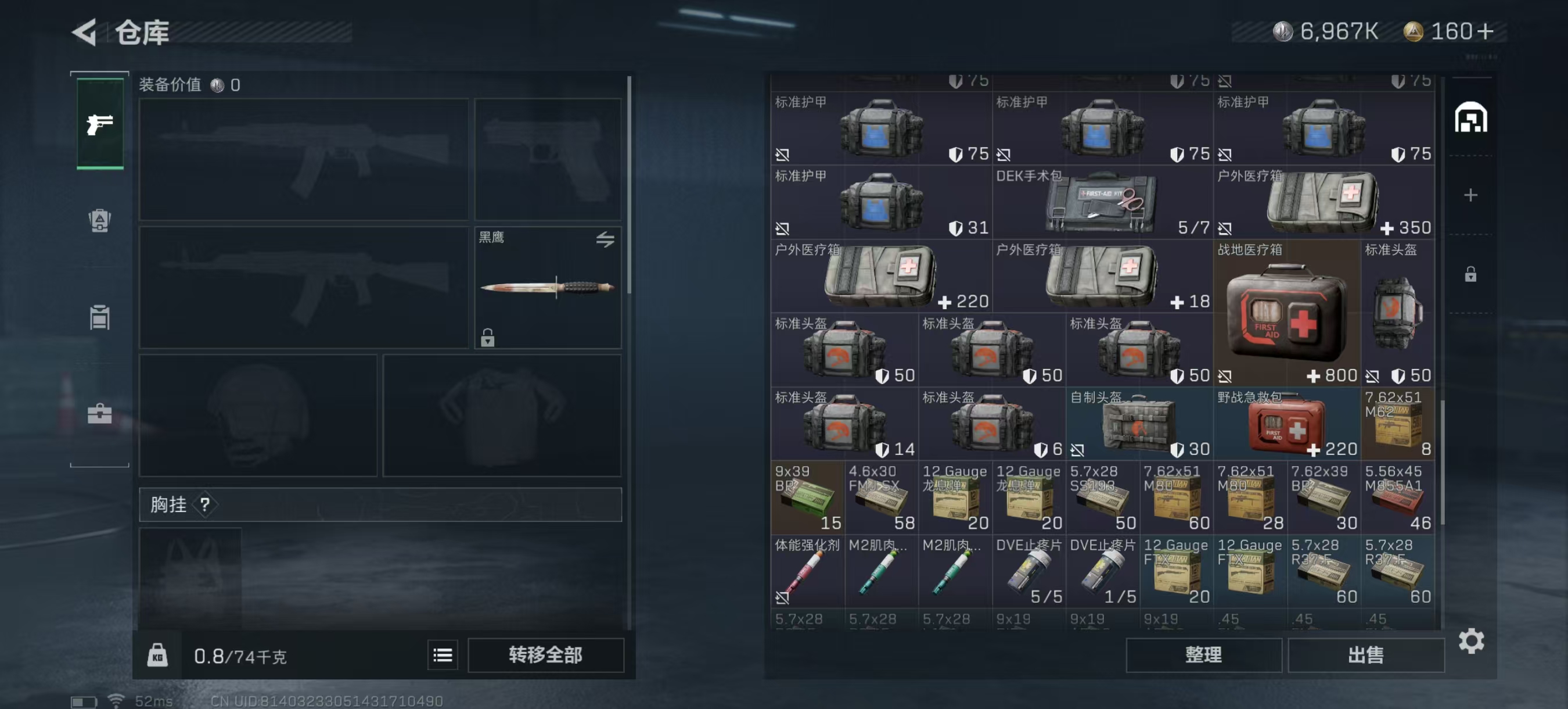The width and height of the screenshot is (1568, 709).
Task: Open the briefcase container tab
Action: click(x=100, y=414)
